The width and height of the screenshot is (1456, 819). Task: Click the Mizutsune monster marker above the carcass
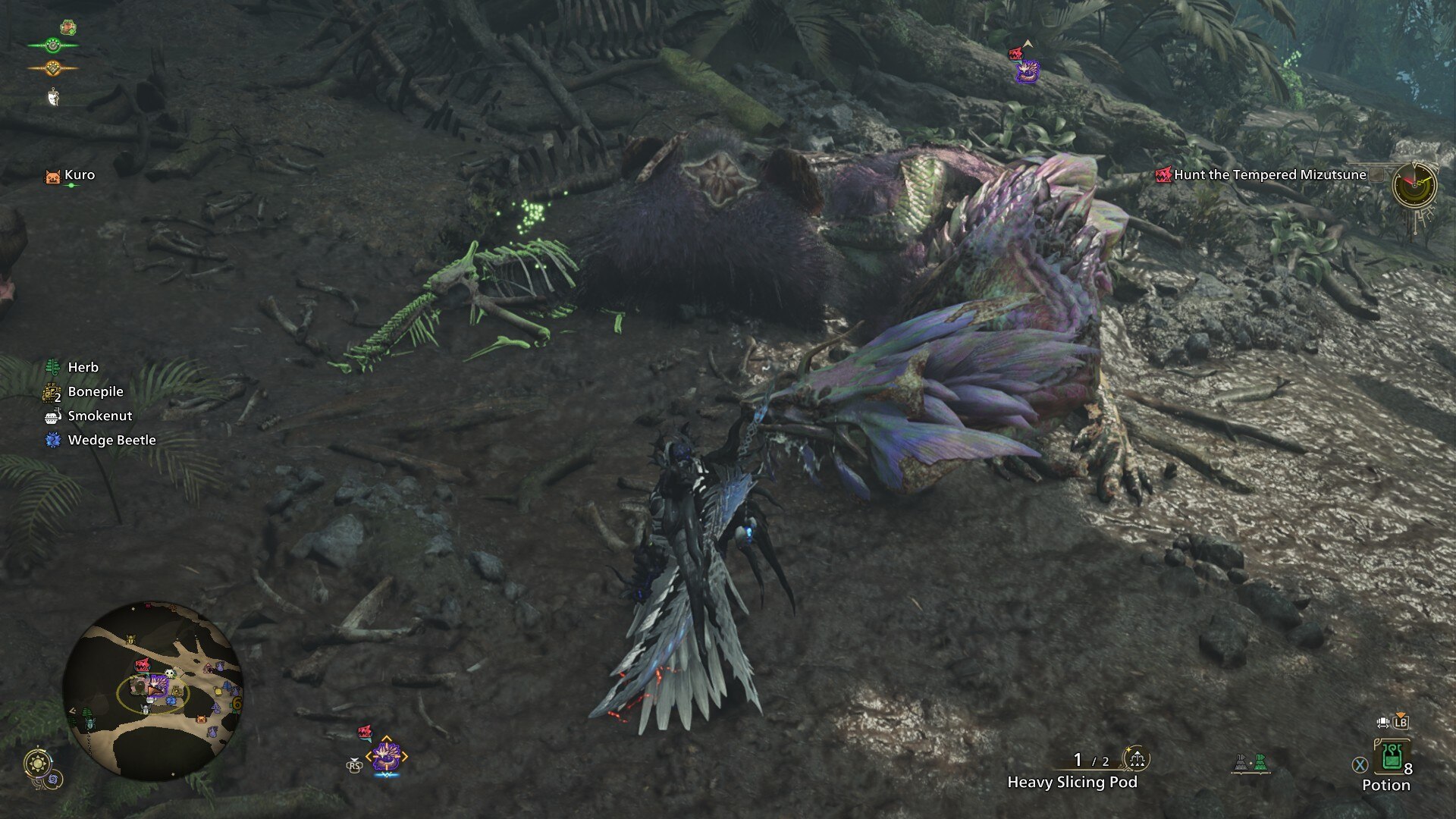(1028, 71)
